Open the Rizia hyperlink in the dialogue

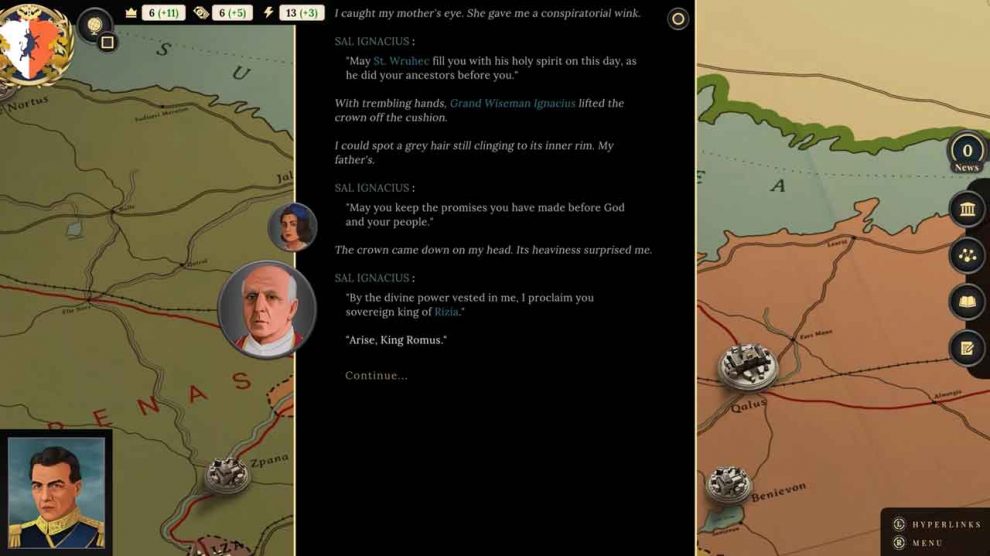446,312
